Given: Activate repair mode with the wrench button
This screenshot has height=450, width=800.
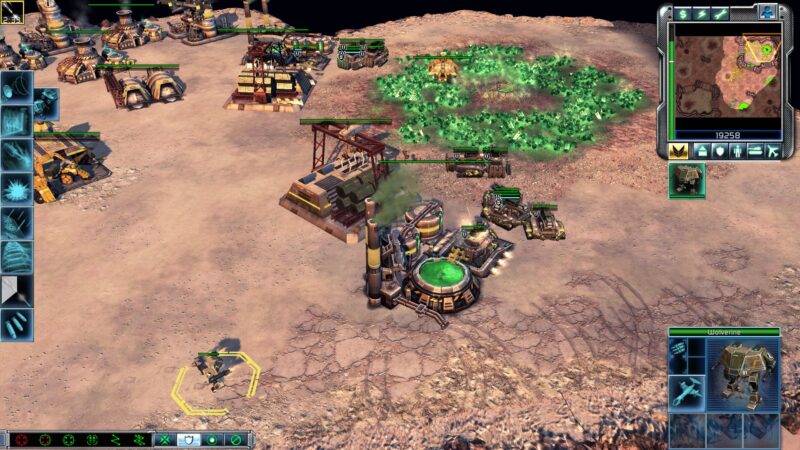Looking at the screenshot, I should (720, 13).
